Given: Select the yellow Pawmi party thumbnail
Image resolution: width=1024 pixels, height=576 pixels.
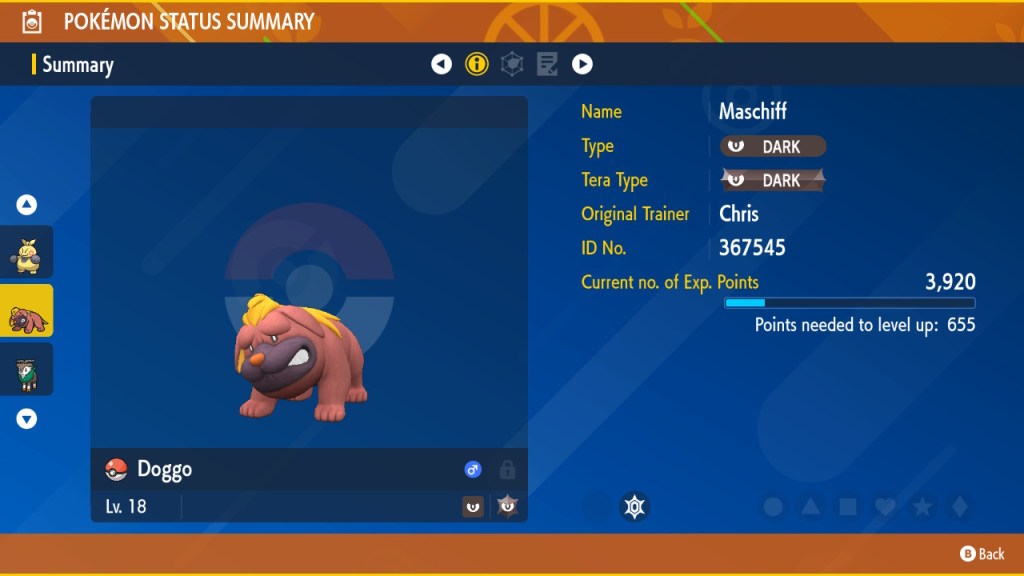Looking at the screenshot, I should pos(26,252).
